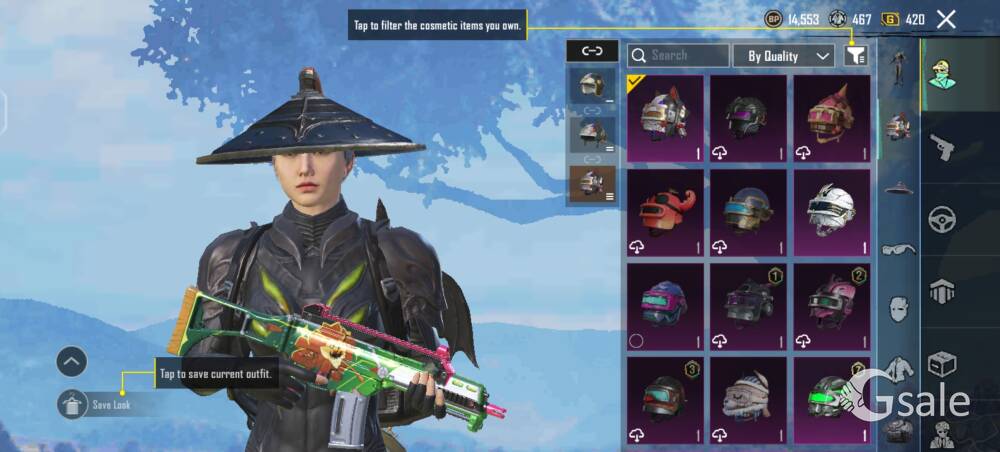Click the Search field for cosmetics
1000x452 pixels.
click(x=678, y=56)
